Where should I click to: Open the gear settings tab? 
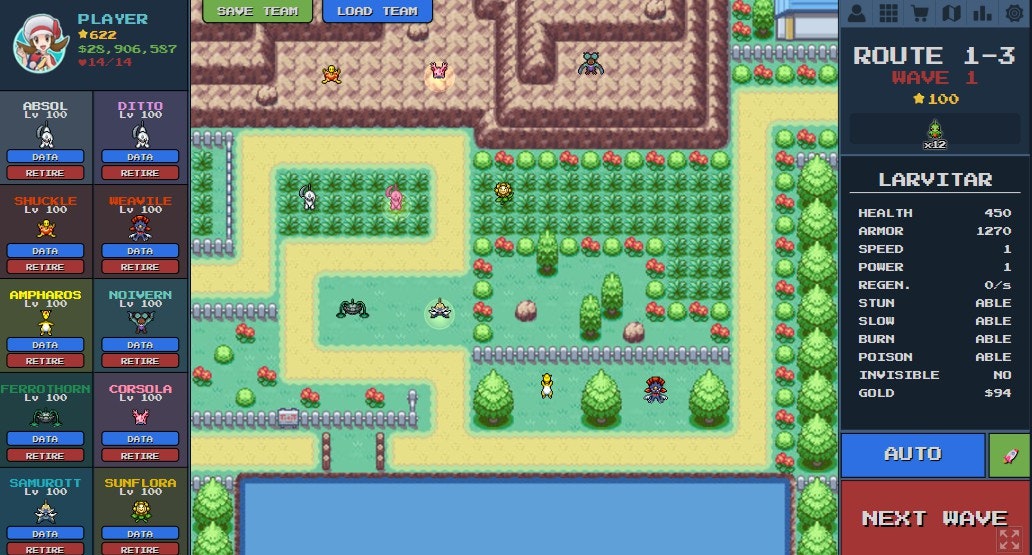[x=1013, y=13]
